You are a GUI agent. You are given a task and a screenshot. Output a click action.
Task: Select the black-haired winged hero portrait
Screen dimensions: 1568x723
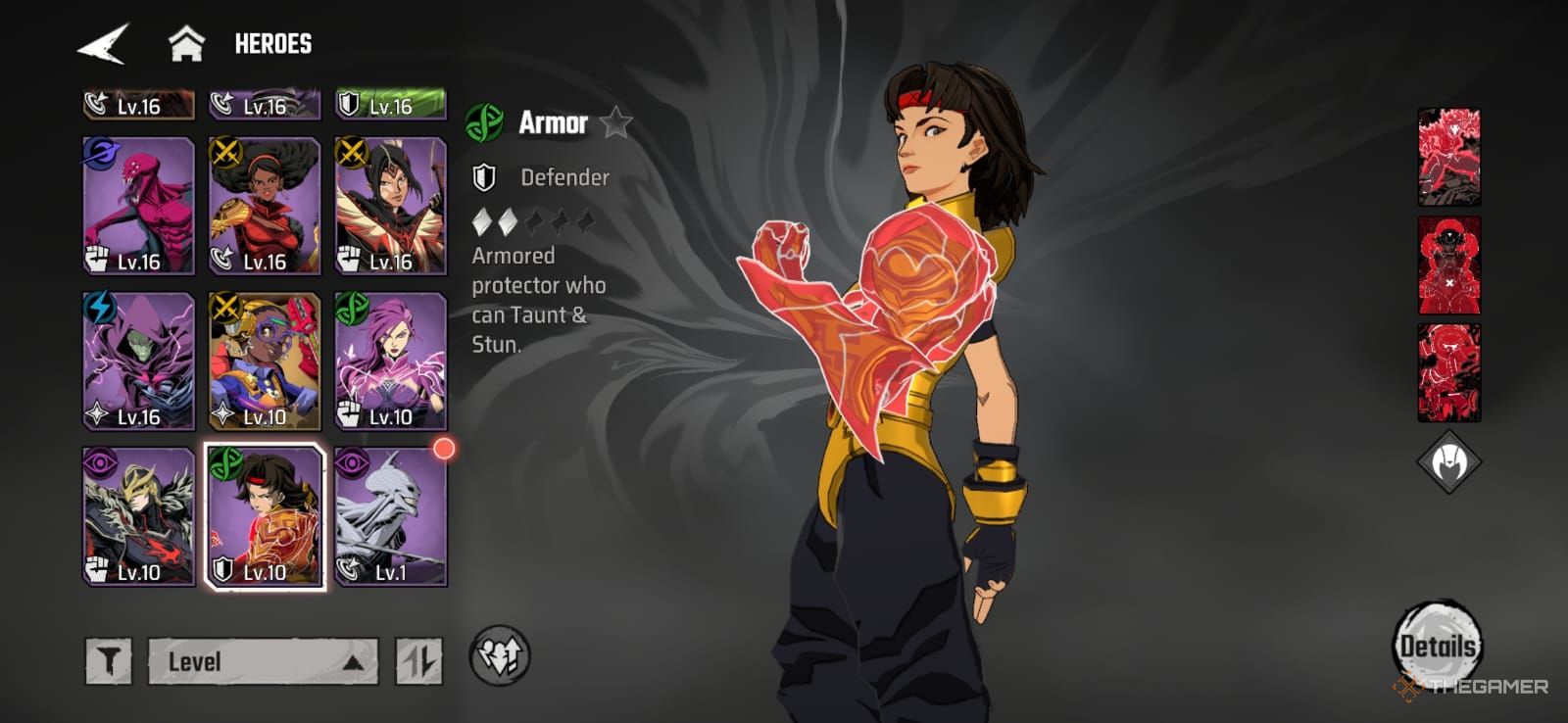coord(391,206)
